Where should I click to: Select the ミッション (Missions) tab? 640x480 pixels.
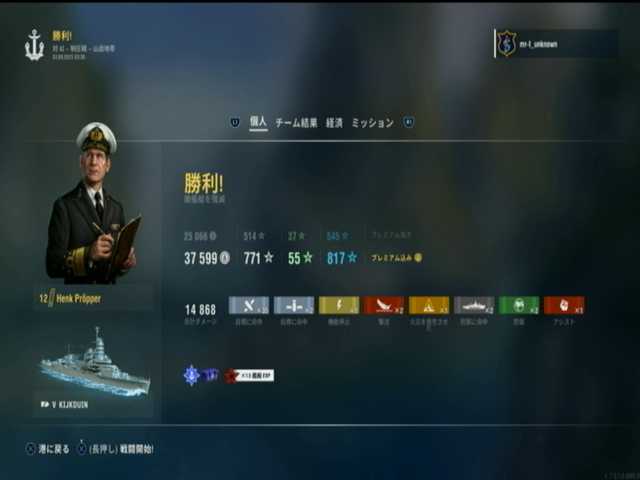372,123
